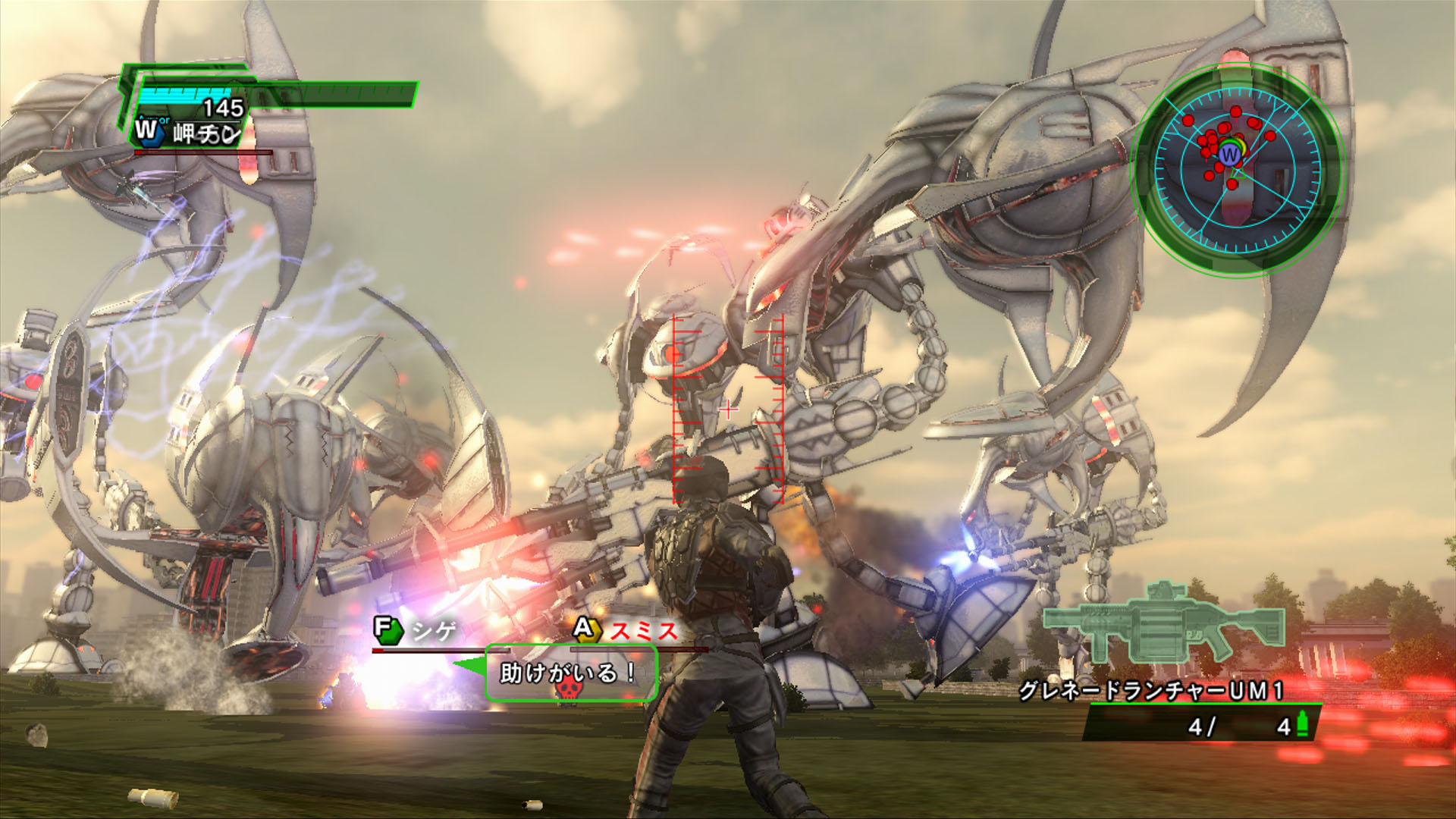The width and height of the screenshot is (1456, 819).
Task: Click the 助けがいる! speech bubble
Action: pos(570,673)
